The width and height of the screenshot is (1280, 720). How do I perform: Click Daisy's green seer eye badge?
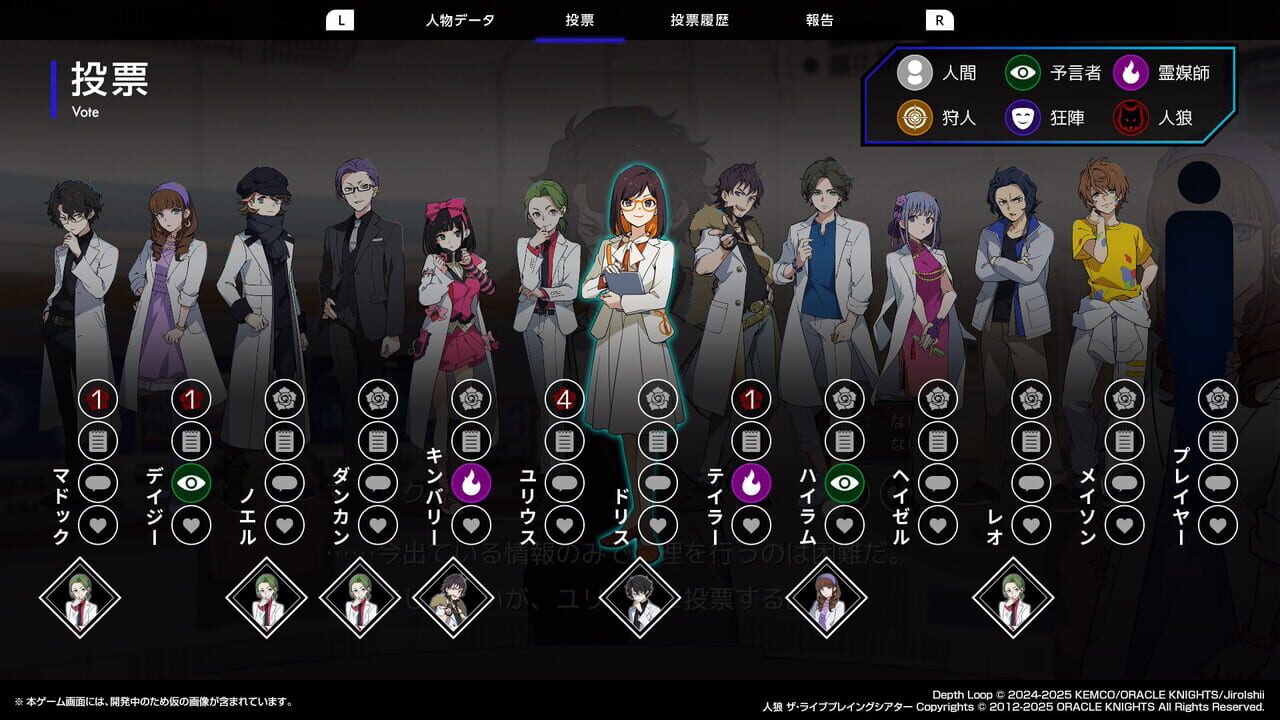click(188, 483)
